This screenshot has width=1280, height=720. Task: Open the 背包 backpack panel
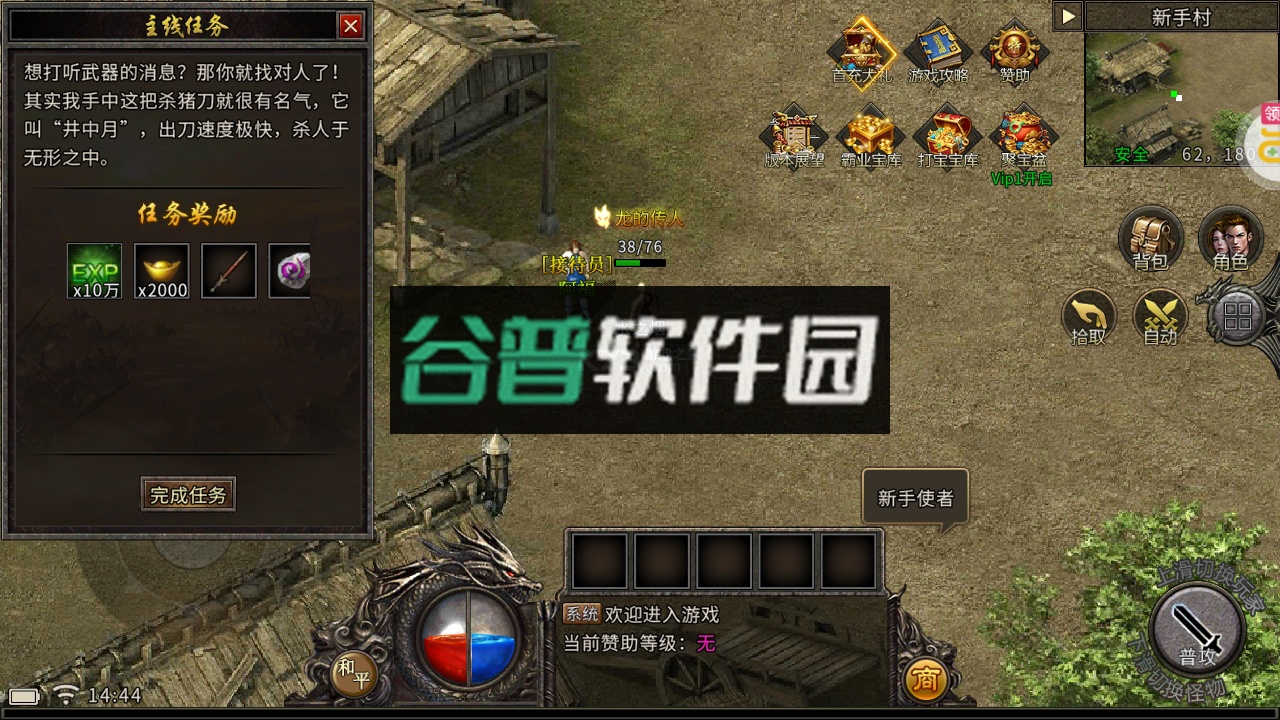pos(1151,240)
